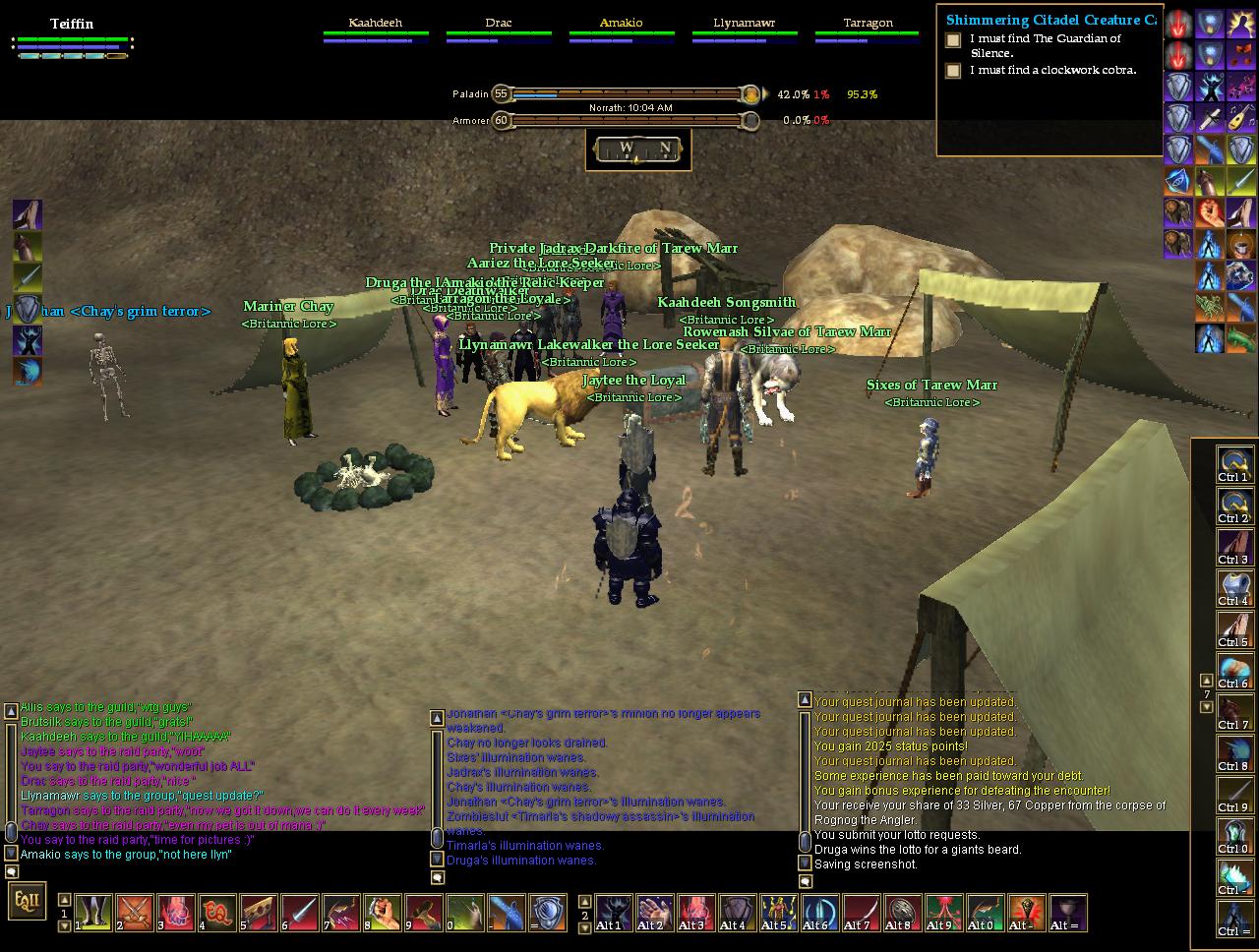Activate the shield ability in the = slot
The width and height of the screenshot is (1259, 952).
point(548,913)
